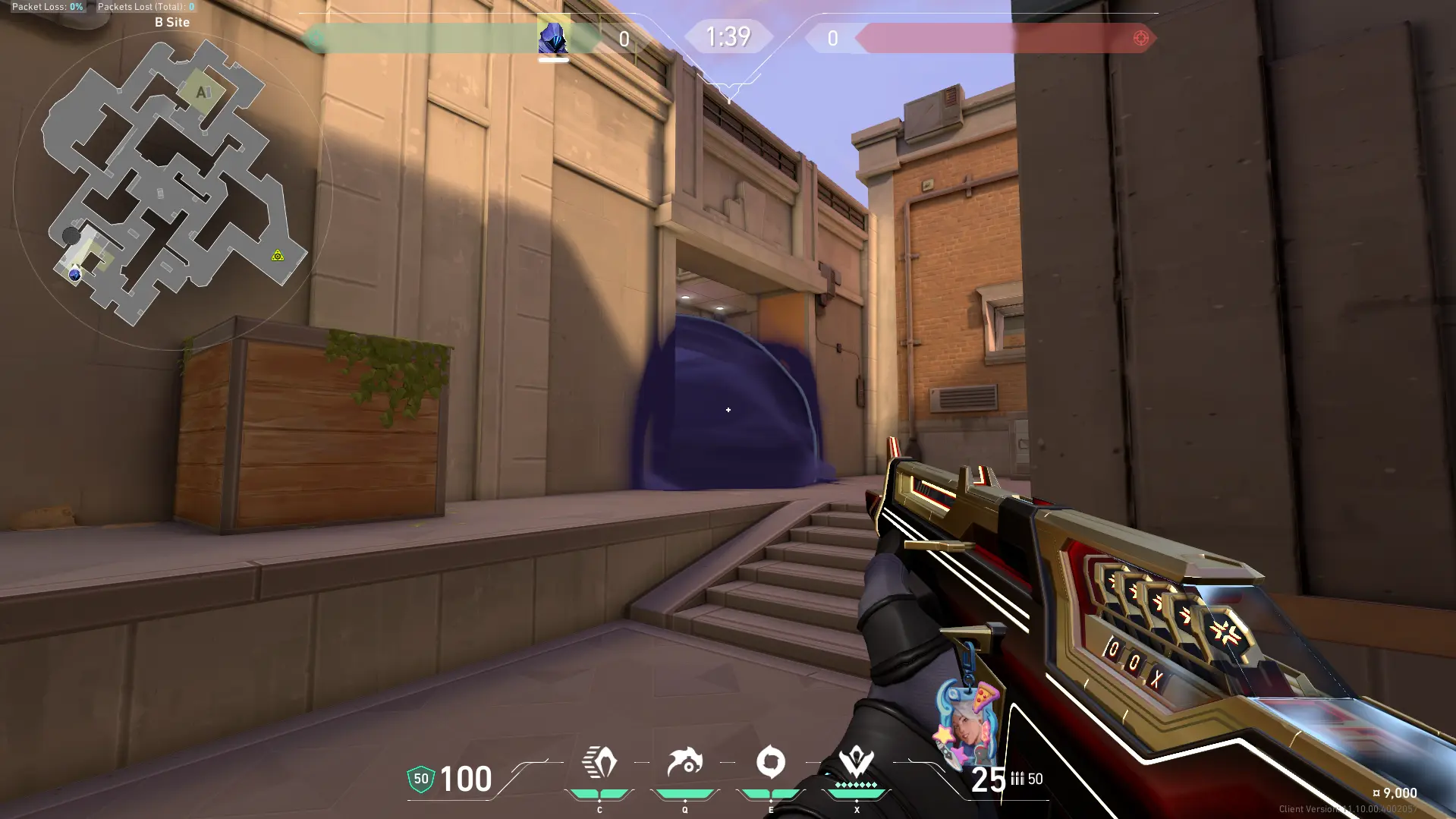Click the A site marker on the minimap
This screenshot has width=1456, height=819.
[x=202, y=93]
